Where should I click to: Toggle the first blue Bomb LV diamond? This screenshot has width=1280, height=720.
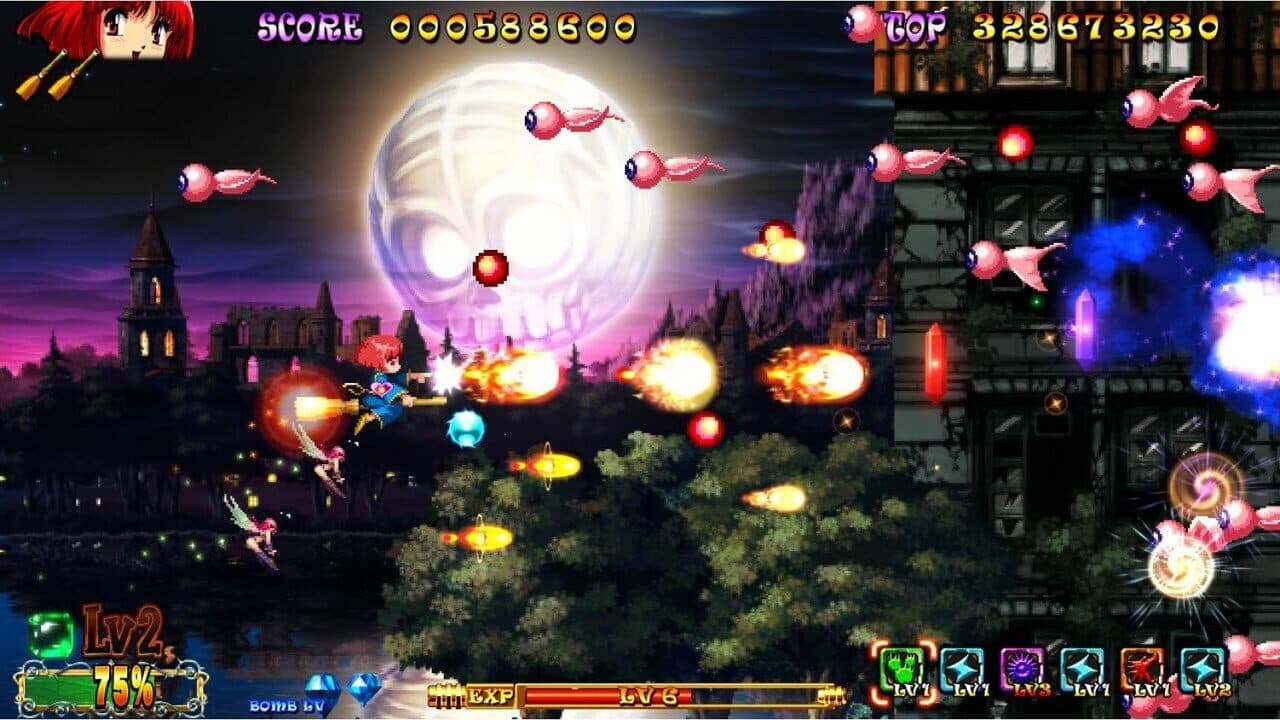pyautogui.click(x=323, y=688)
